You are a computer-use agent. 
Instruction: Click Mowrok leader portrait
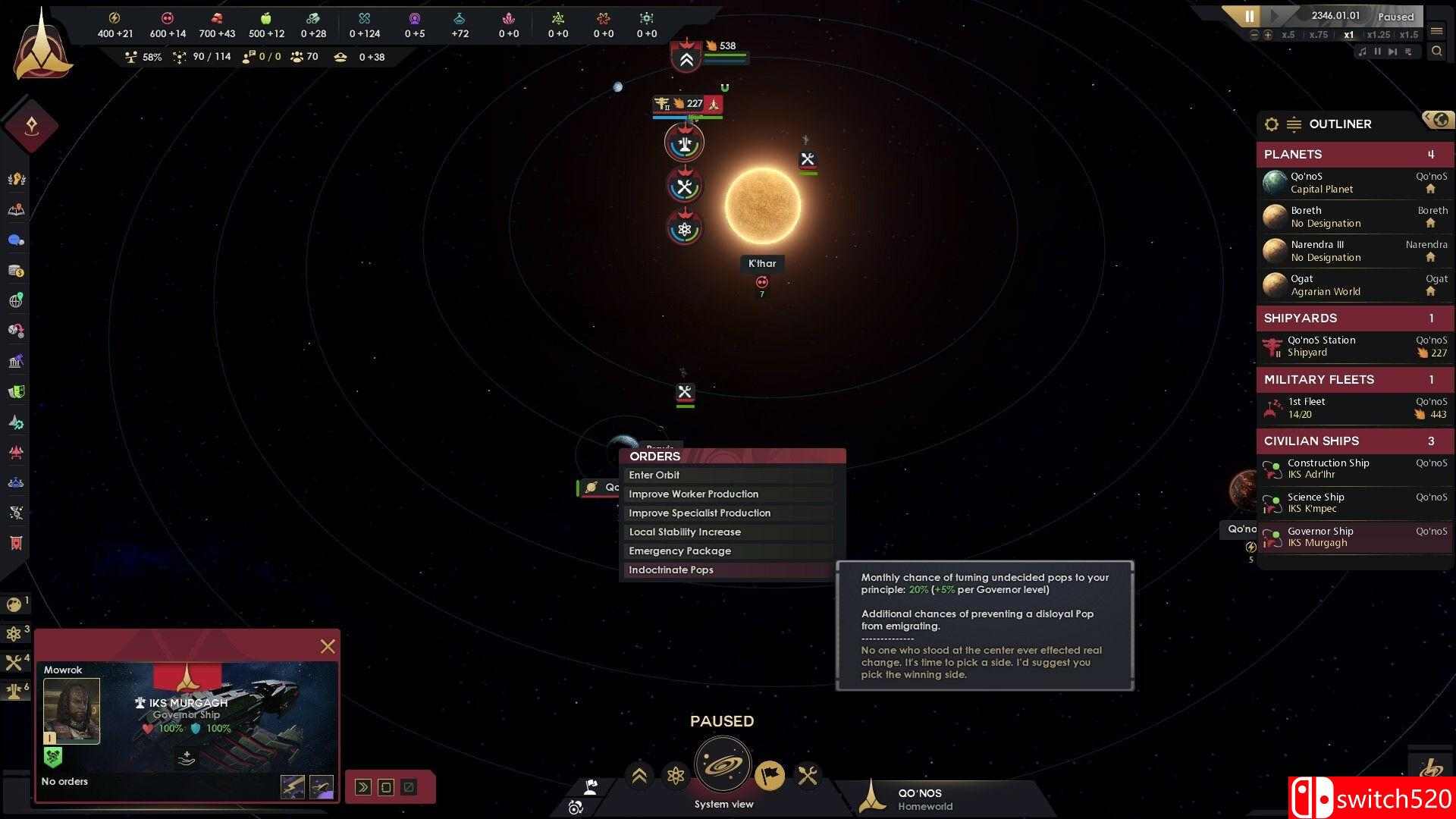click(x=71, y=711)
